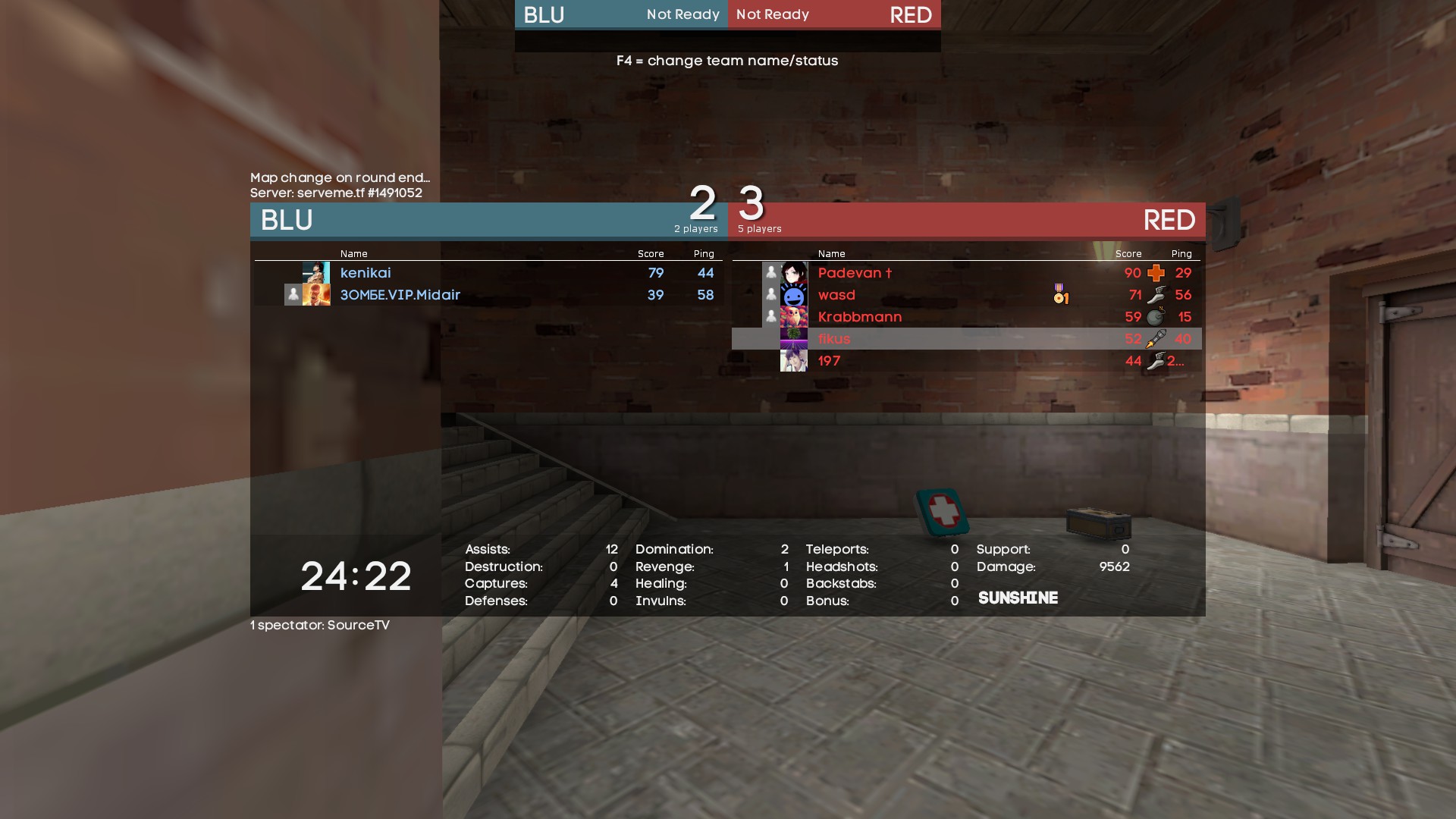Viewport: 1456px width, 819px height.
Task: Open kenikai's avatar thumbnail
Action: pos(316,273)
